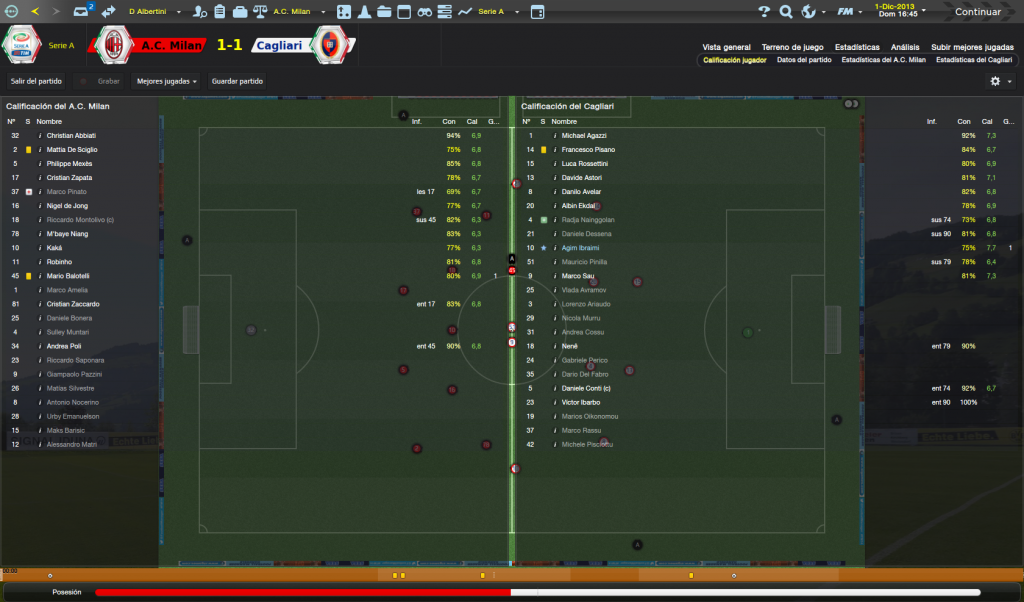The image size is (1024, 602).
Task: Open the Serie A toolbar menu
Action: (x=495, y=12)
